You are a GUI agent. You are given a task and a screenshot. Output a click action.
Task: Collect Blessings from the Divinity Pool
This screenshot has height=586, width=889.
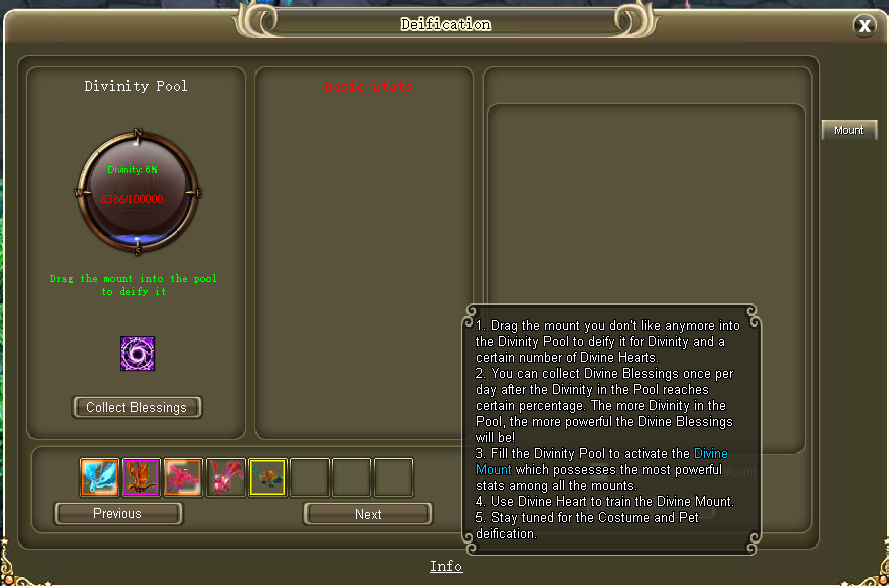pos(137,407)
